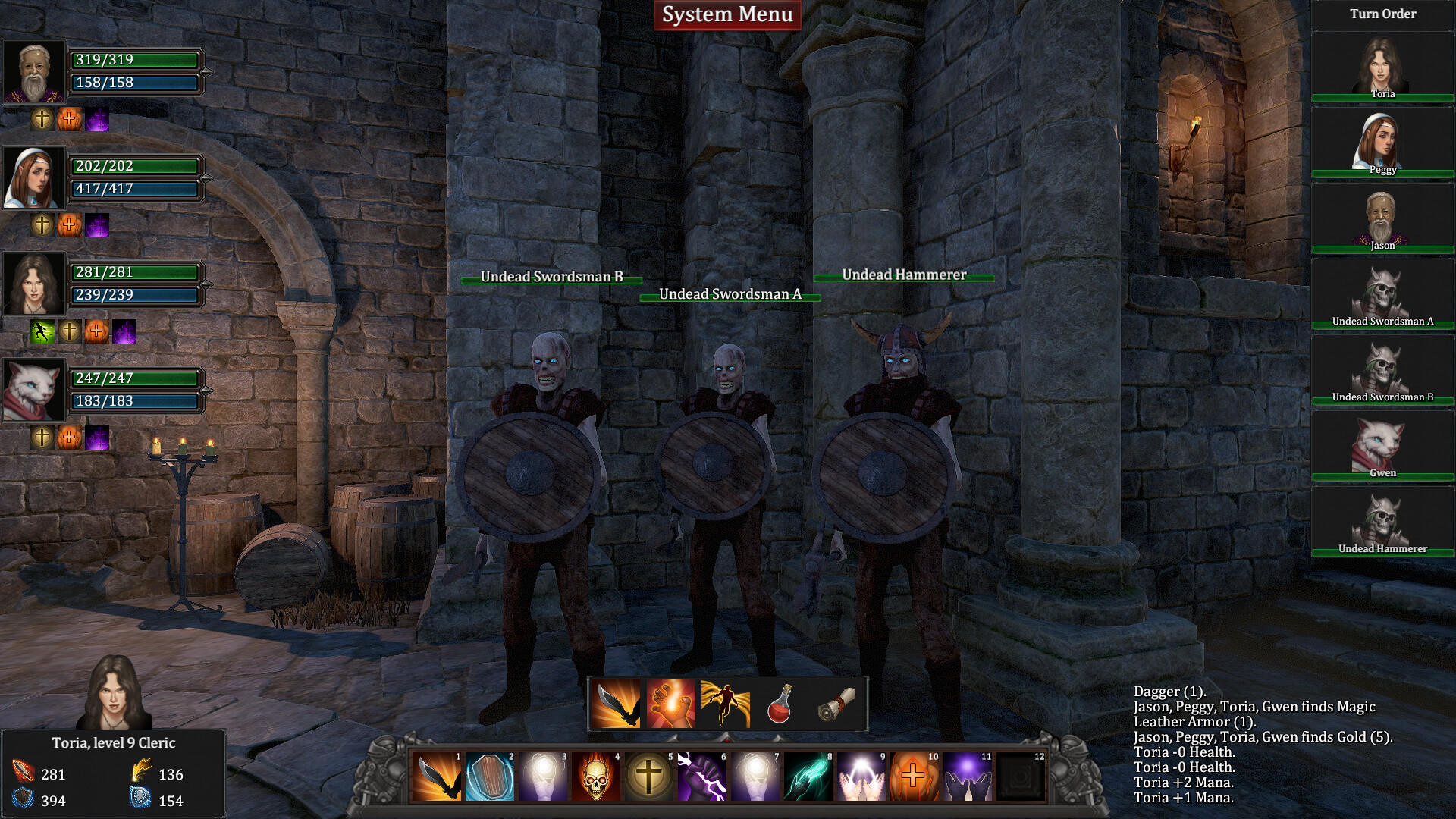Open the System Menu

point(727,14)
